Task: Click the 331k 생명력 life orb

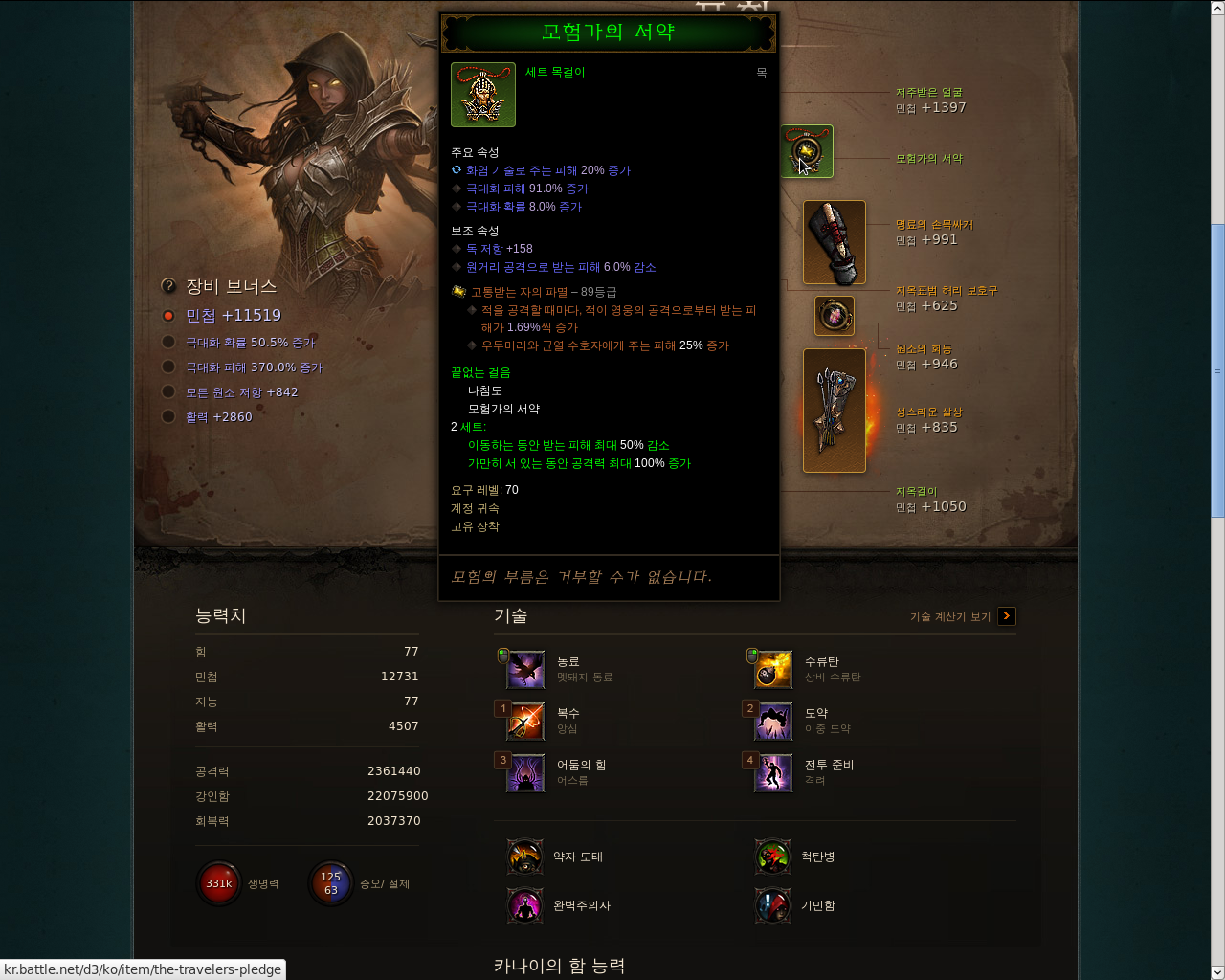Action: pos(218,882)
